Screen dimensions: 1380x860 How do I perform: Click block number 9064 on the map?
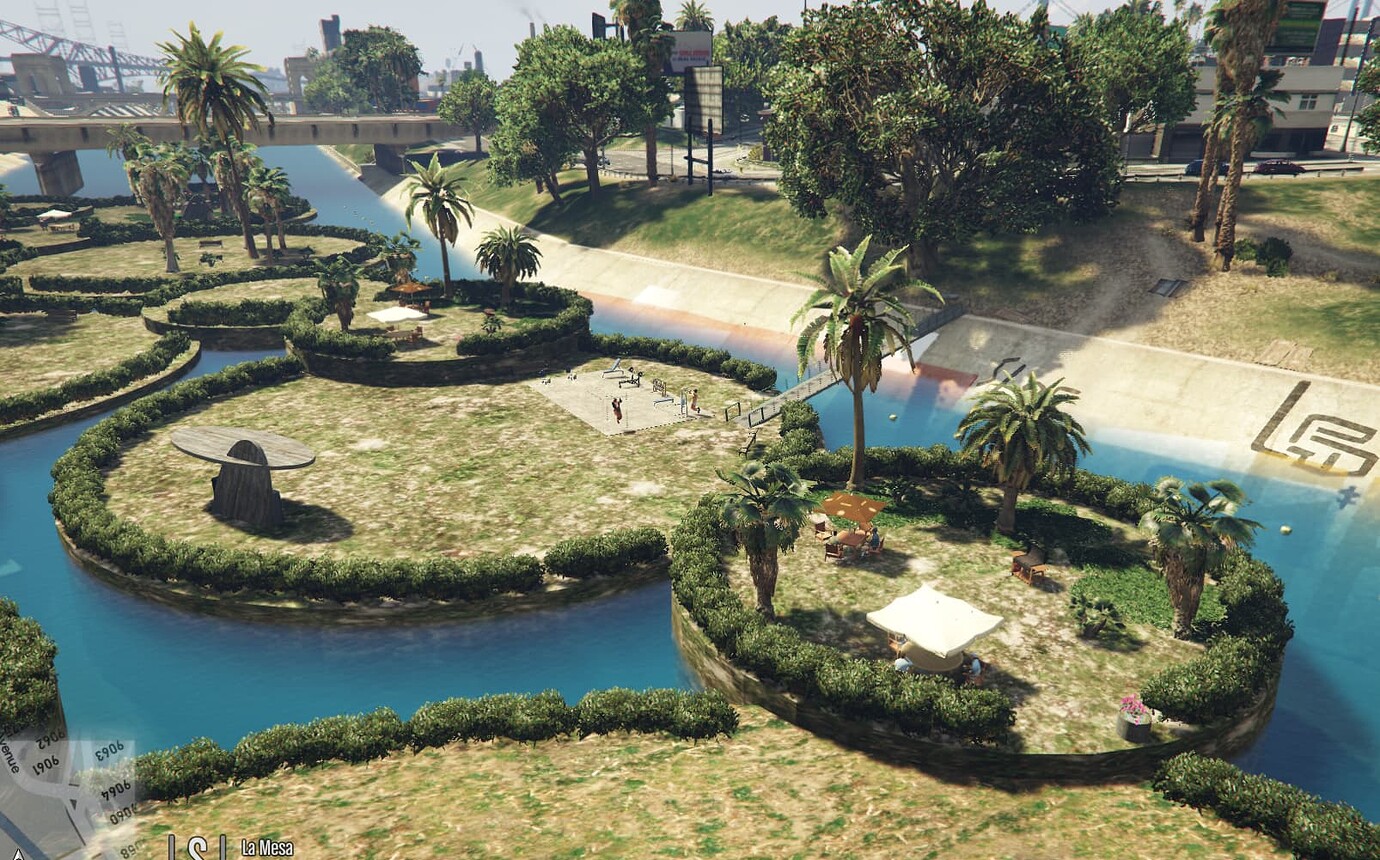coord(115,788)
